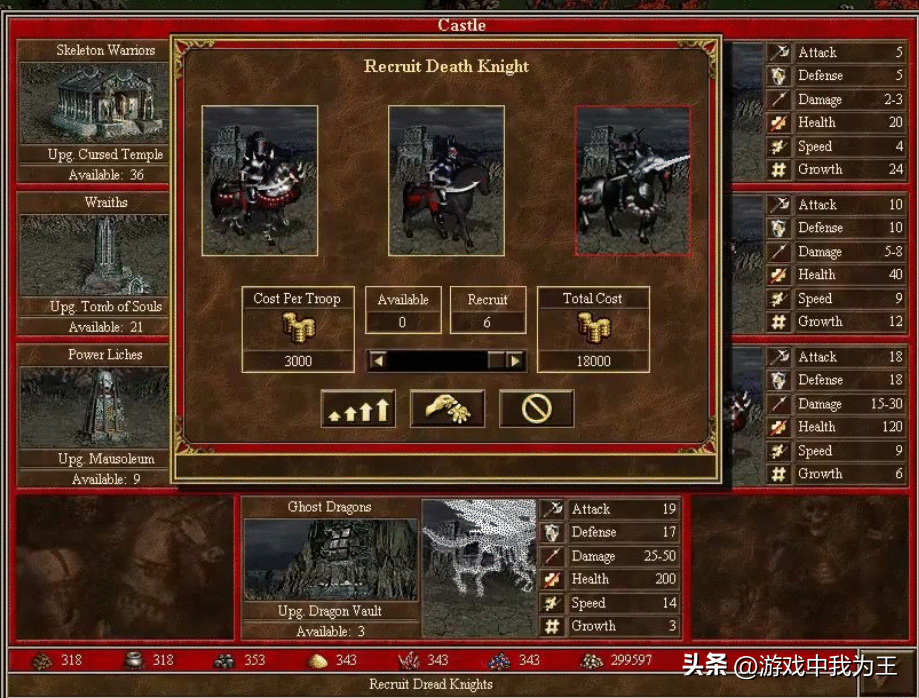
Task: Pick the leftmost Death Knight portrait
Action: point(260,181)
